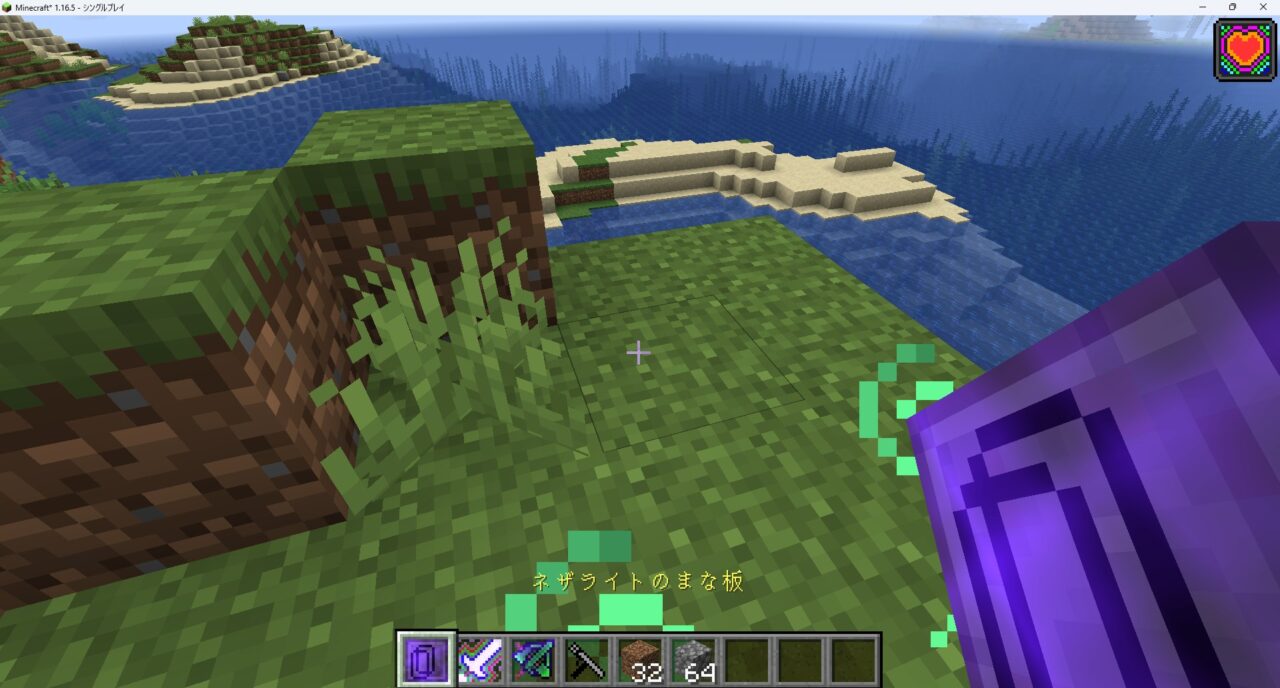
Task: Close the Minecraft window
Action: point(1263,7)
